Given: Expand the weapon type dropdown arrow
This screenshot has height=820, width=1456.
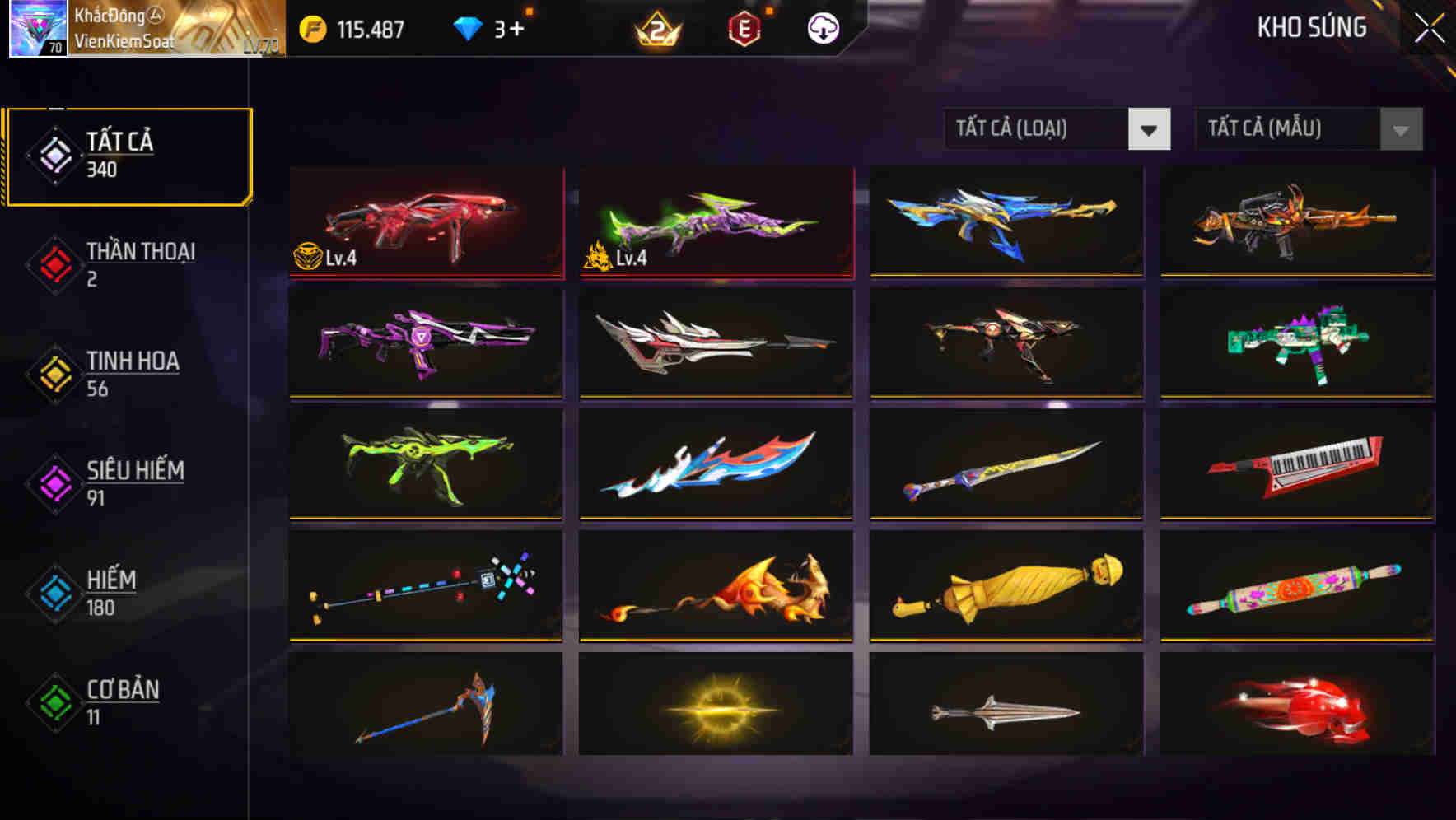Looking at the screenshot, I should pos(1151,129).
